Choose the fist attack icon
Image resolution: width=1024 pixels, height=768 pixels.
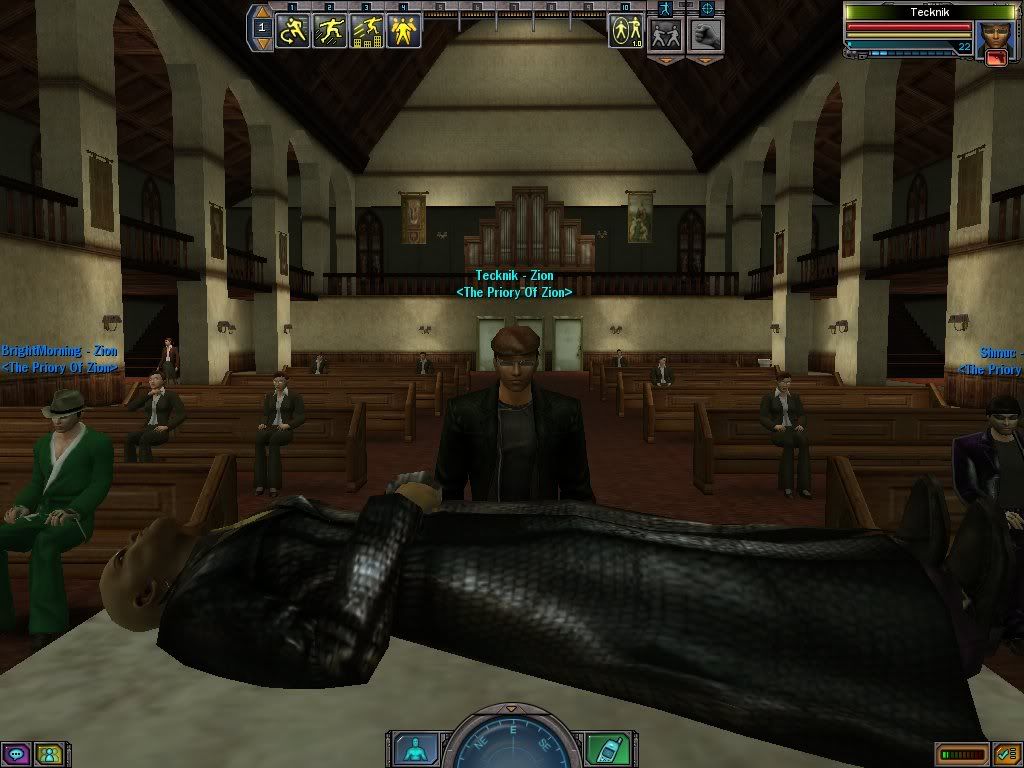click(x=706, y=35)
